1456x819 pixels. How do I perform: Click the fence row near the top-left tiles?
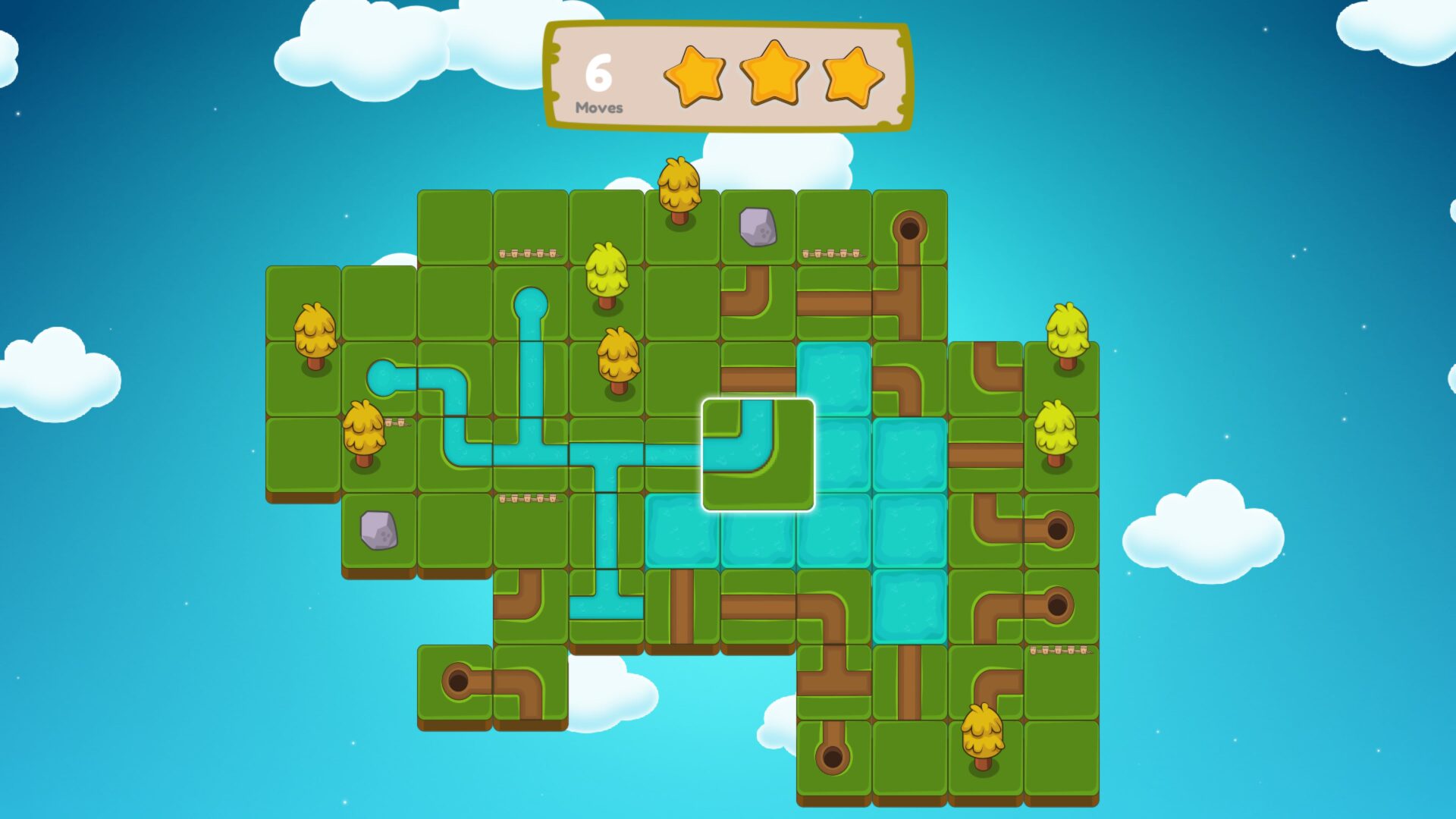pyautogui.click(x=529, y=254)
